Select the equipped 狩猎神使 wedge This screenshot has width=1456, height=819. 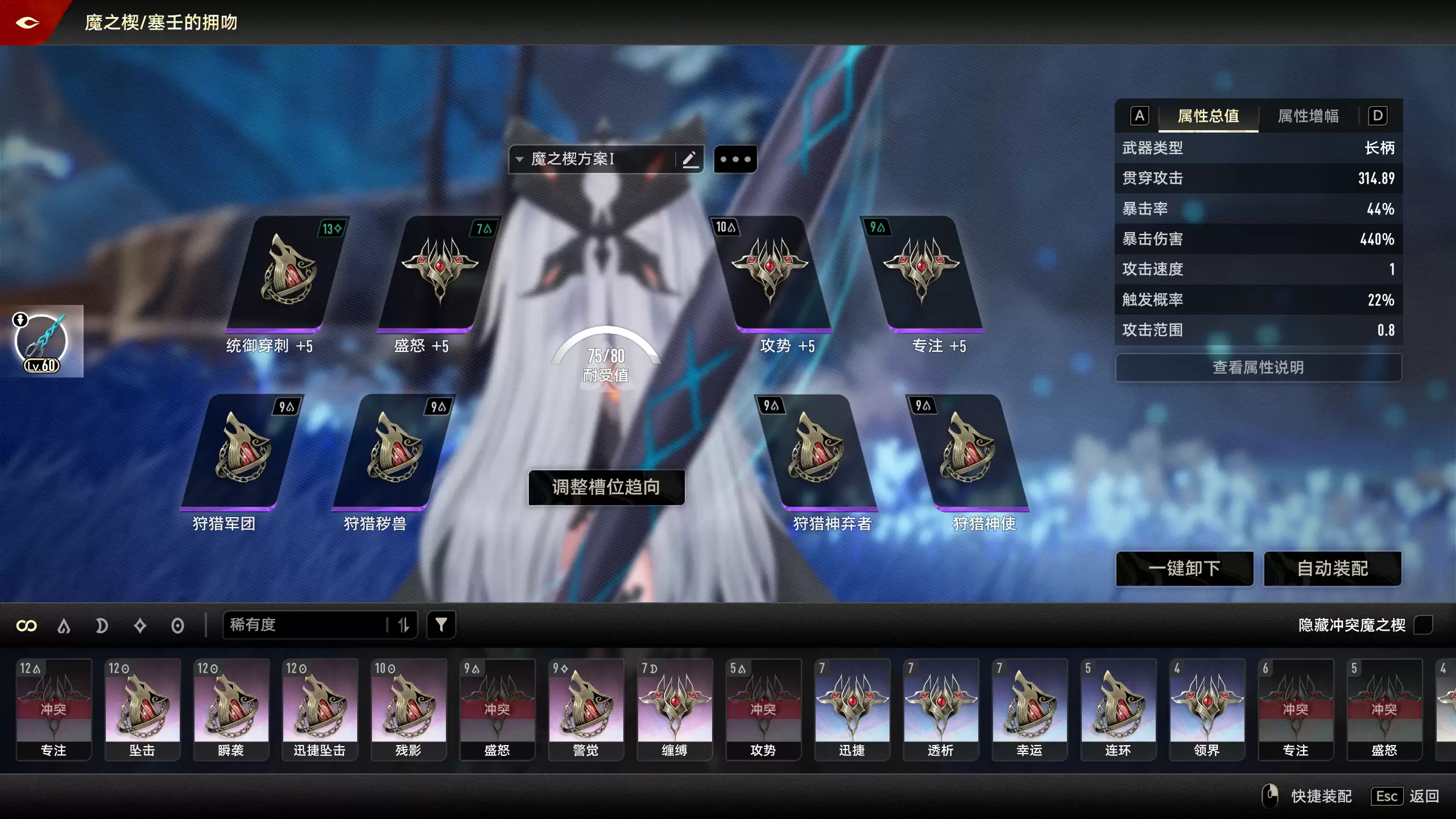[x=970, y=452]
